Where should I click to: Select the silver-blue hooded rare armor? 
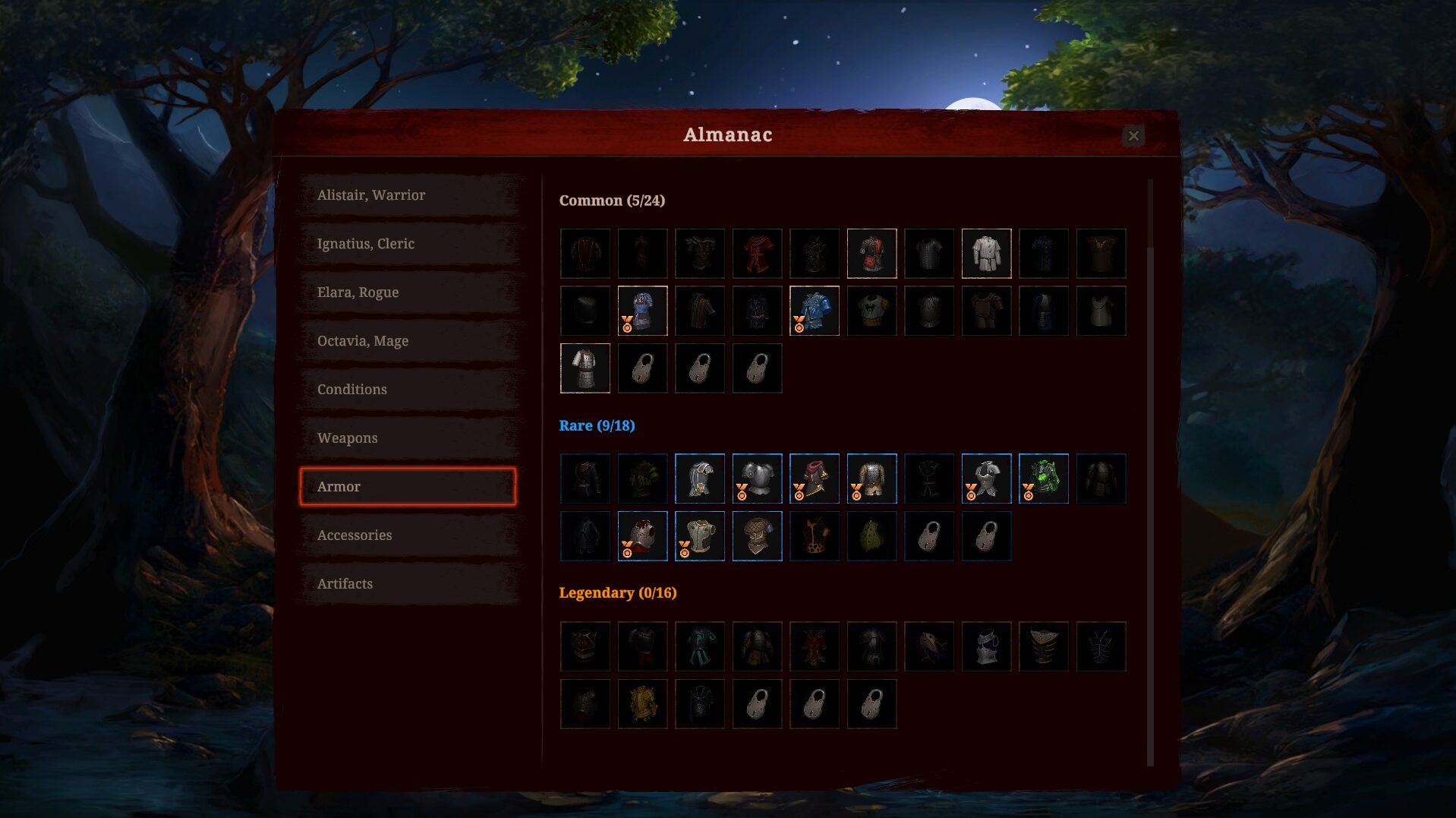point(700,478)
